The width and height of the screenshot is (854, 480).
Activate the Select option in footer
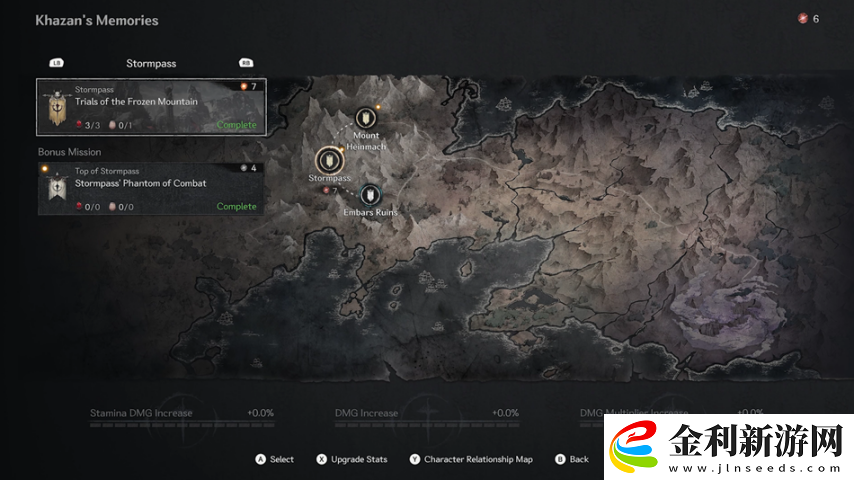coord(275,460)
